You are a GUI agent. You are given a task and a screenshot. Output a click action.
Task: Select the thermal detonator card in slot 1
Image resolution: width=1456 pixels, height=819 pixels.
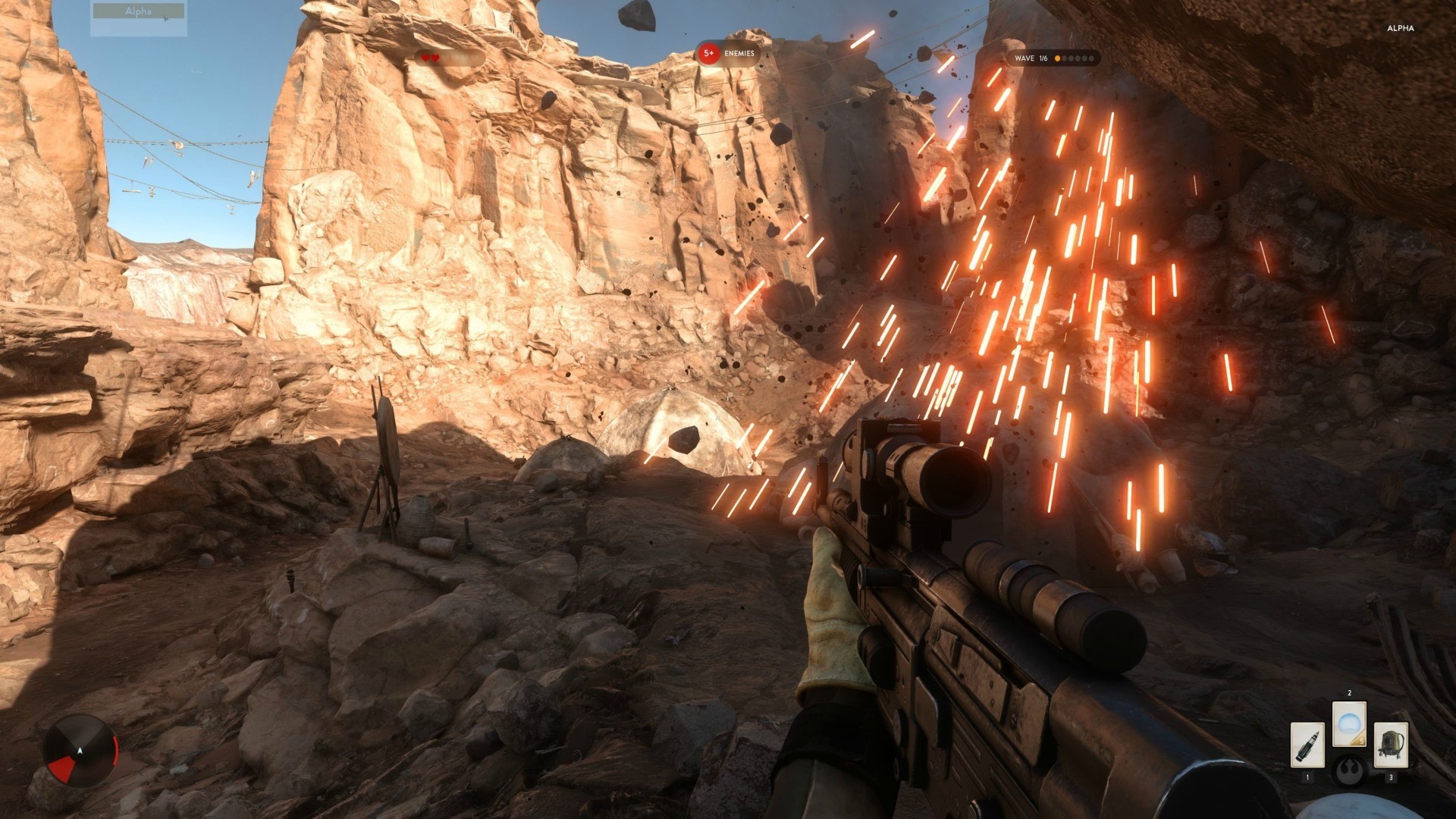[x=1308, y=745]
